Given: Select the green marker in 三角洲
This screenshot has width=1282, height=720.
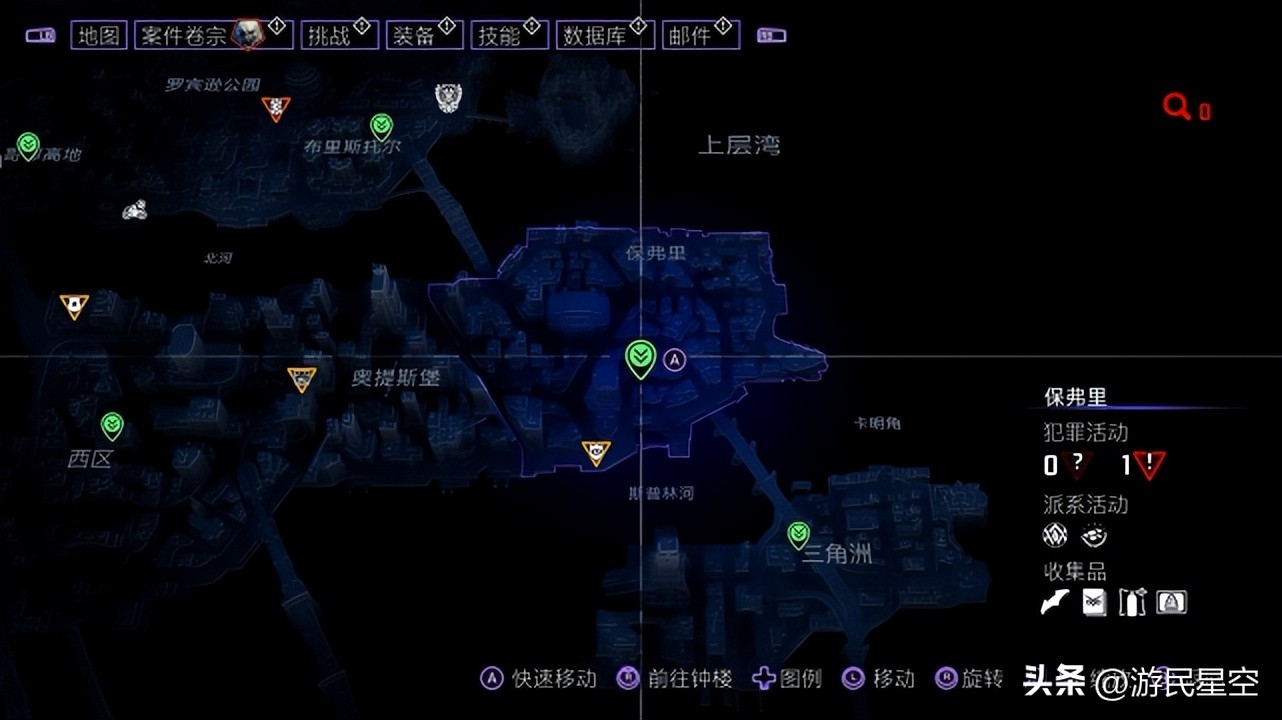Looking at the screenshot, I should tap(797, 532).
